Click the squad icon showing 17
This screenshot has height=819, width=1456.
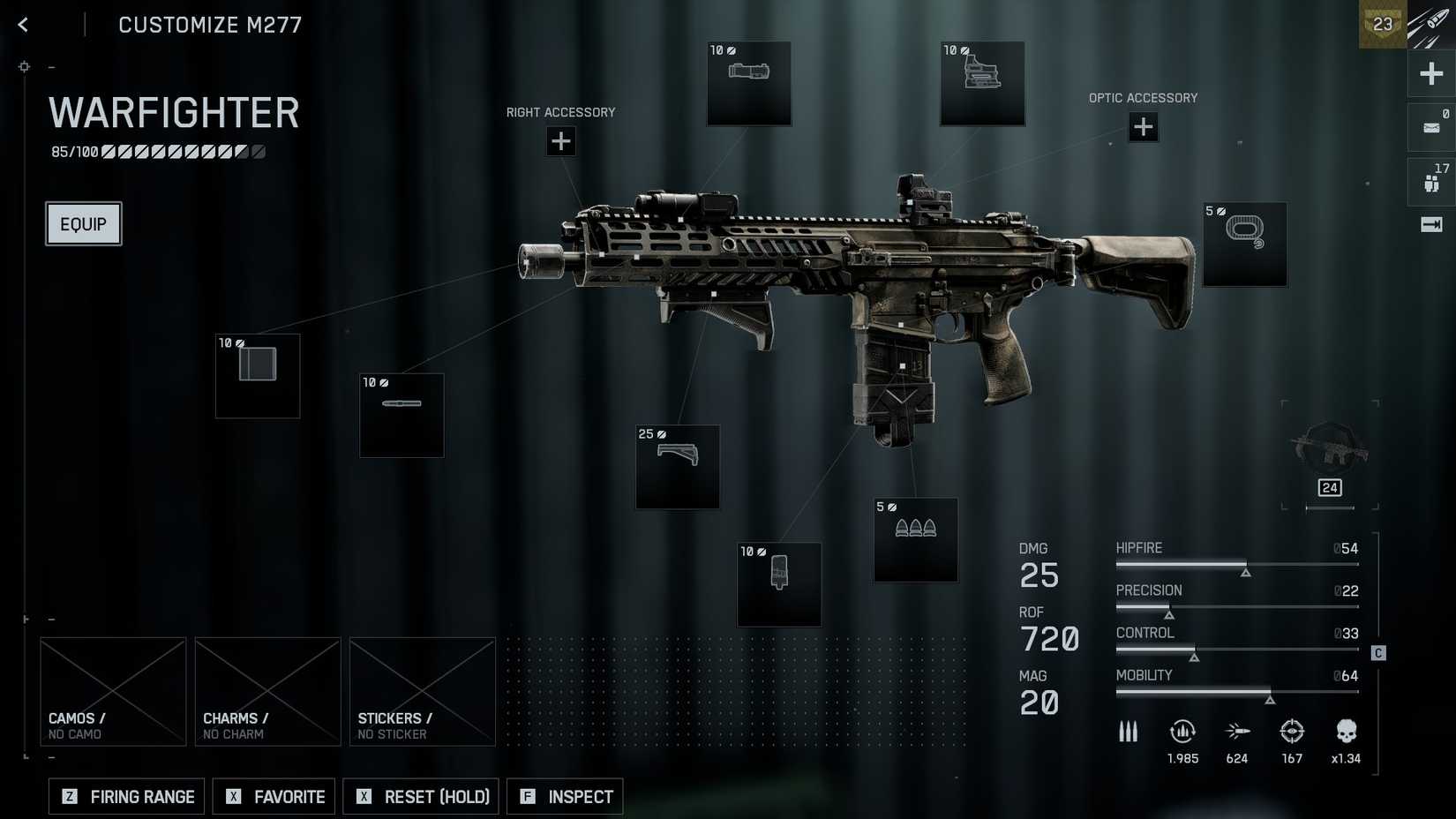pos(1430,181)
